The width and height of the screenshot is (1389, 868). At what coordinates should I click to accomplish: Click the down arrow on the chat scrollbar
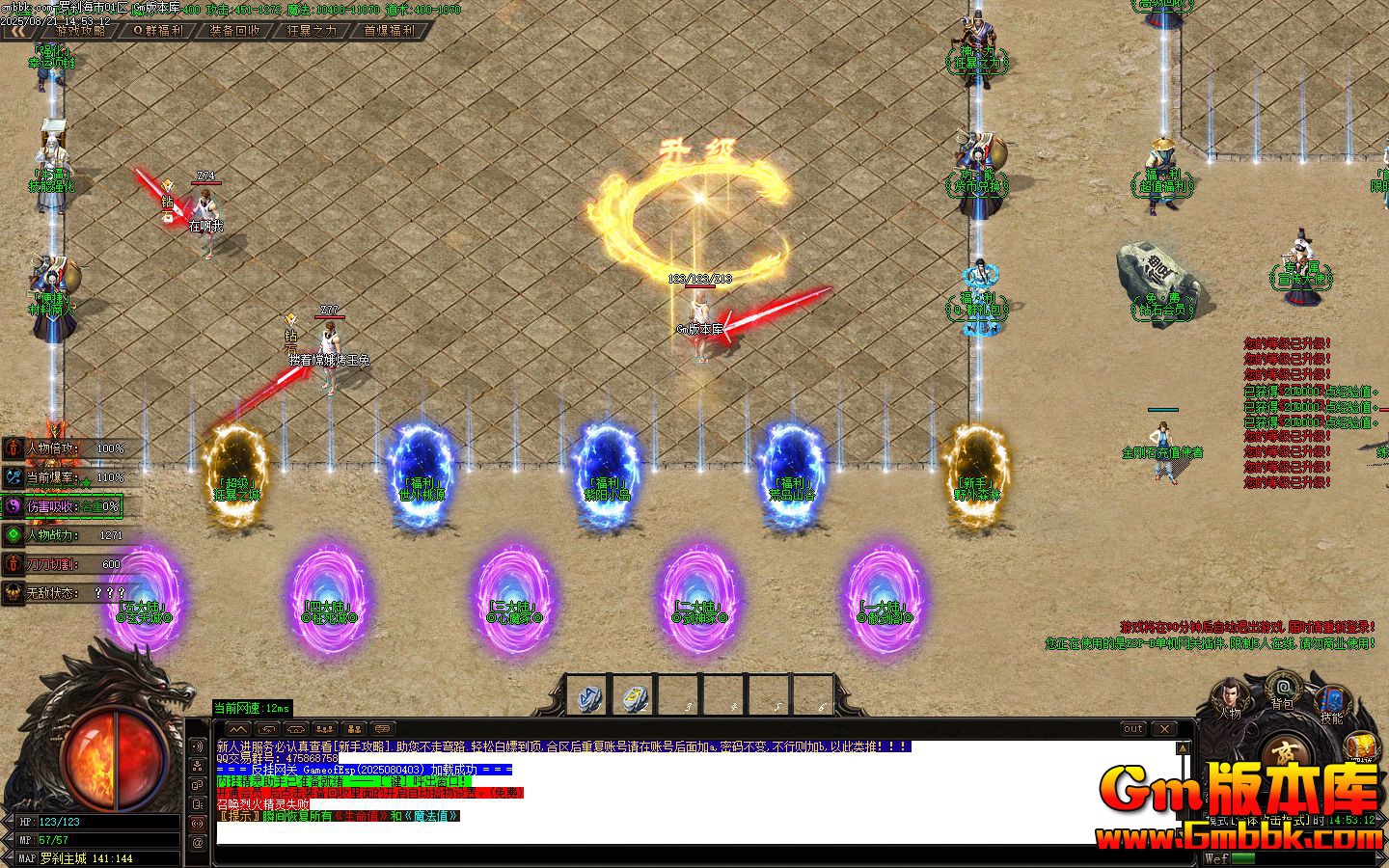point(1179,833)
